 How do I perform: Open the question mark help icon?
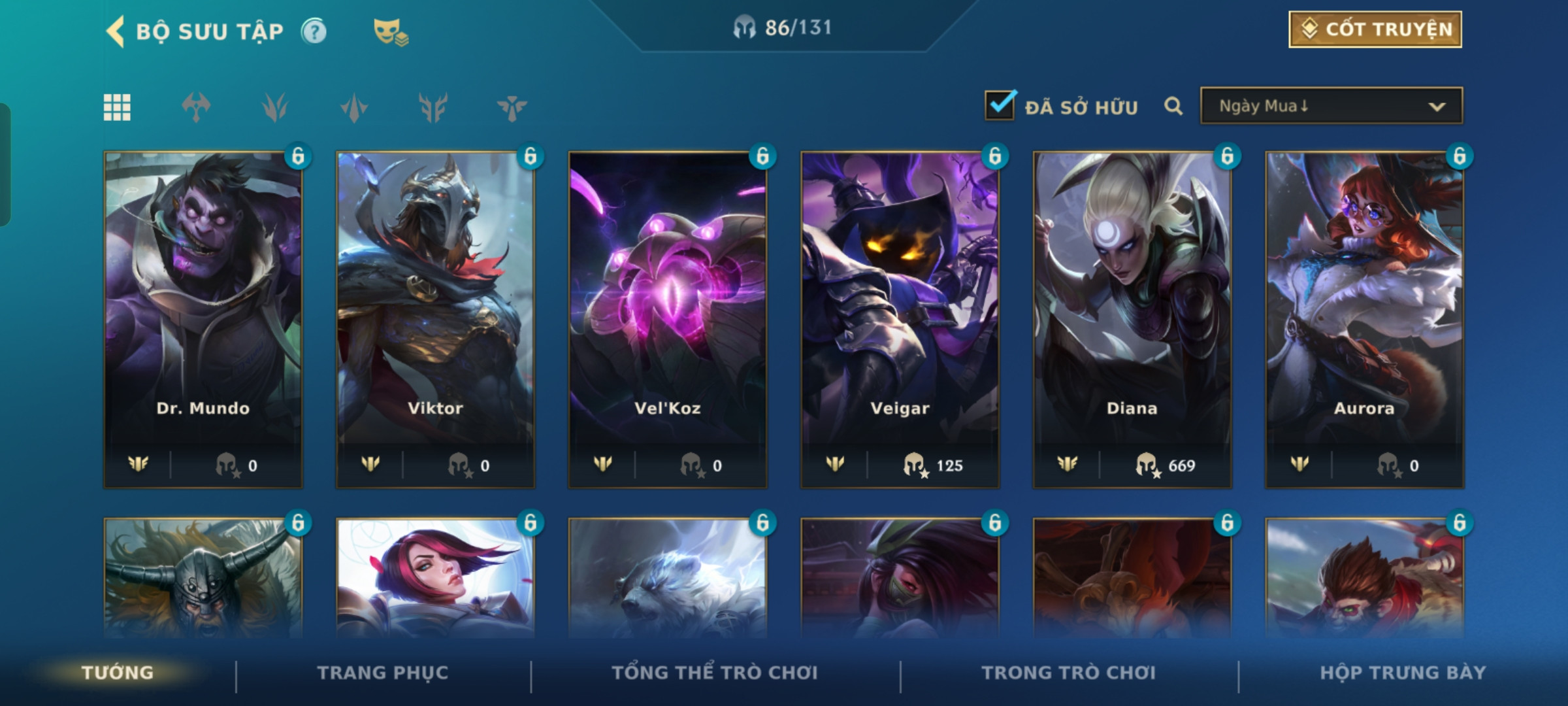click(x=314, y=31)
